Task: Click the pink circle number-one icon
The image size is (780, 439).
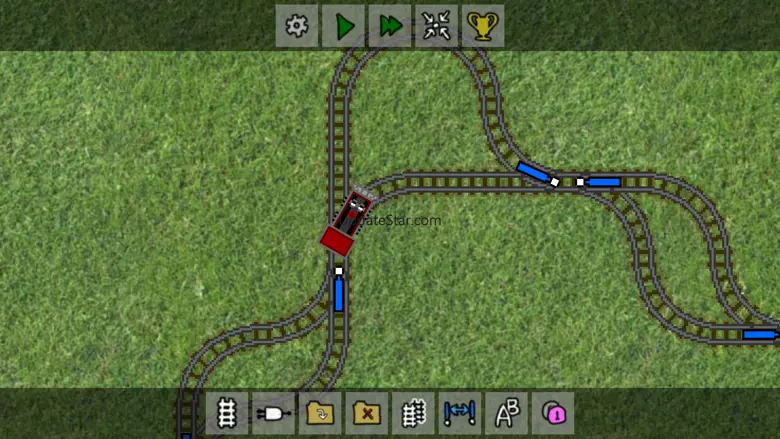Action: [553, 412]
